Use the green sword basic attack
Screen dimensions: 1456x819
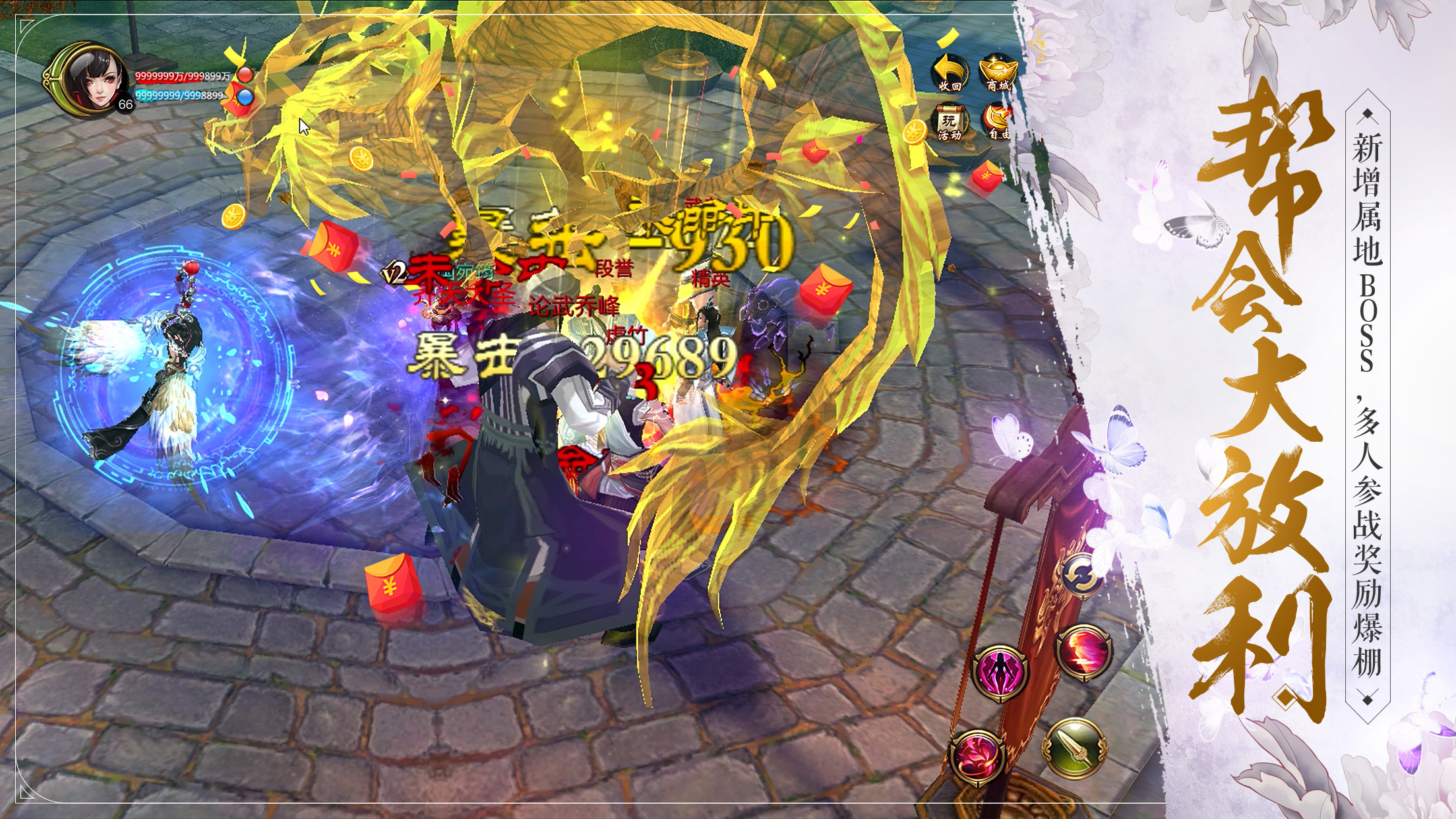tap(1074, 748)
